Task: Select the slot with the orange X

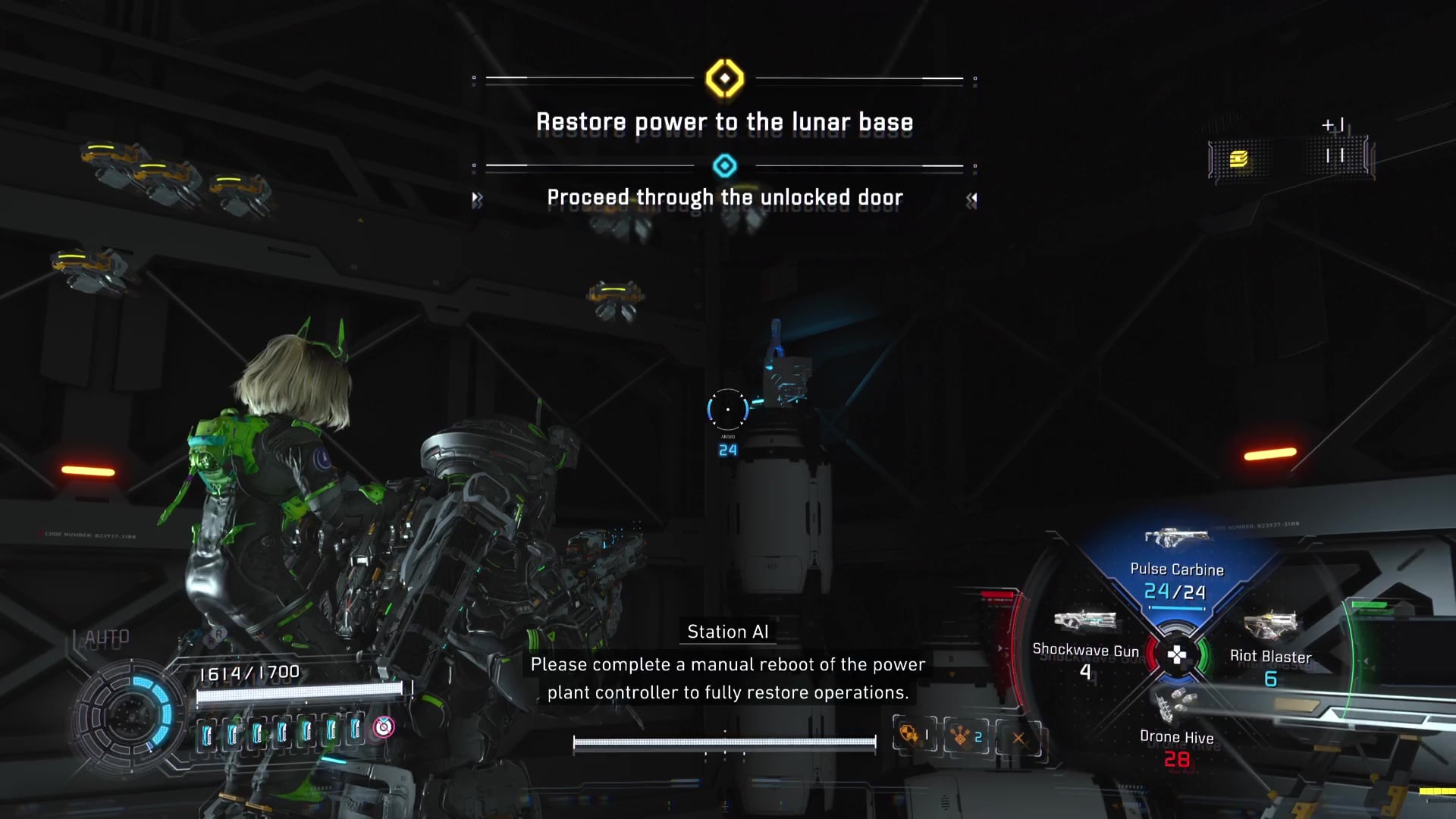Action: (x=1018, y=738)
